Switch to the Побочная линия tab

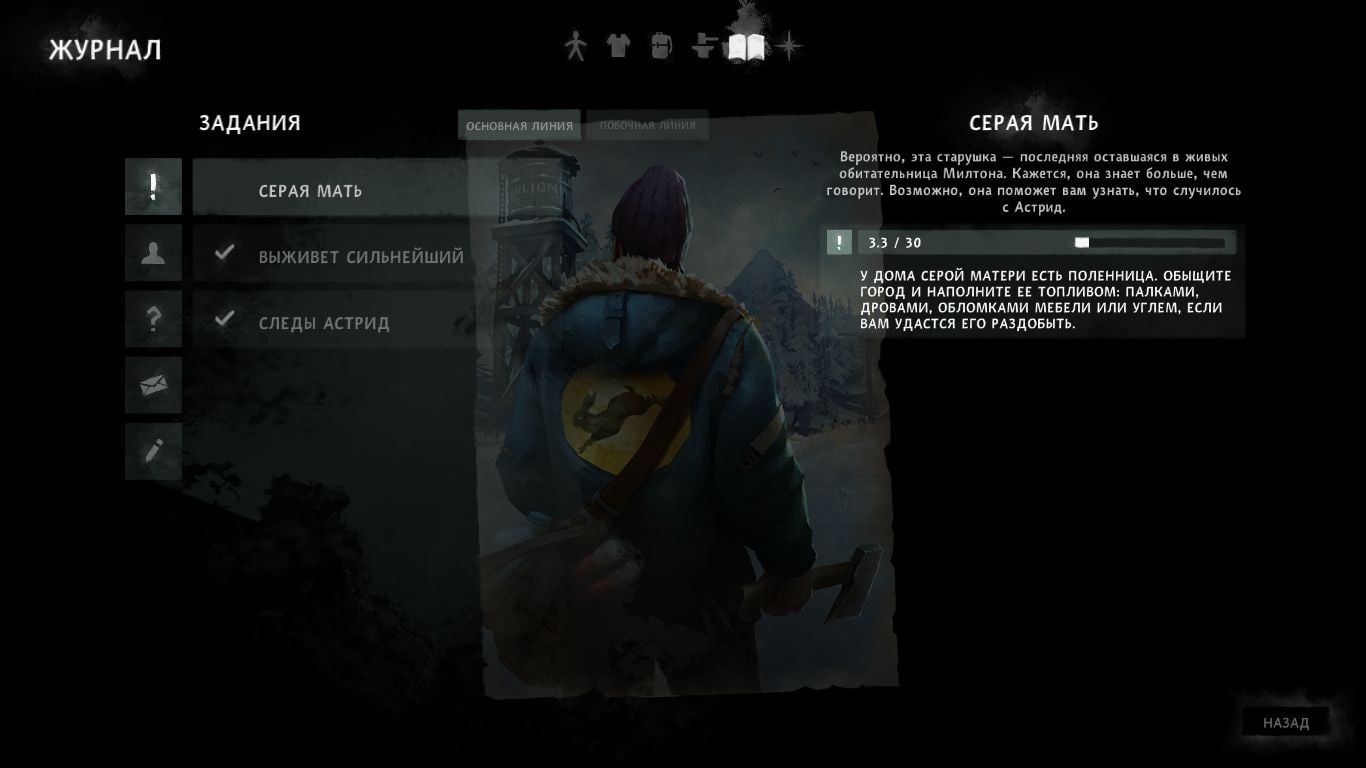pos(647,126)
